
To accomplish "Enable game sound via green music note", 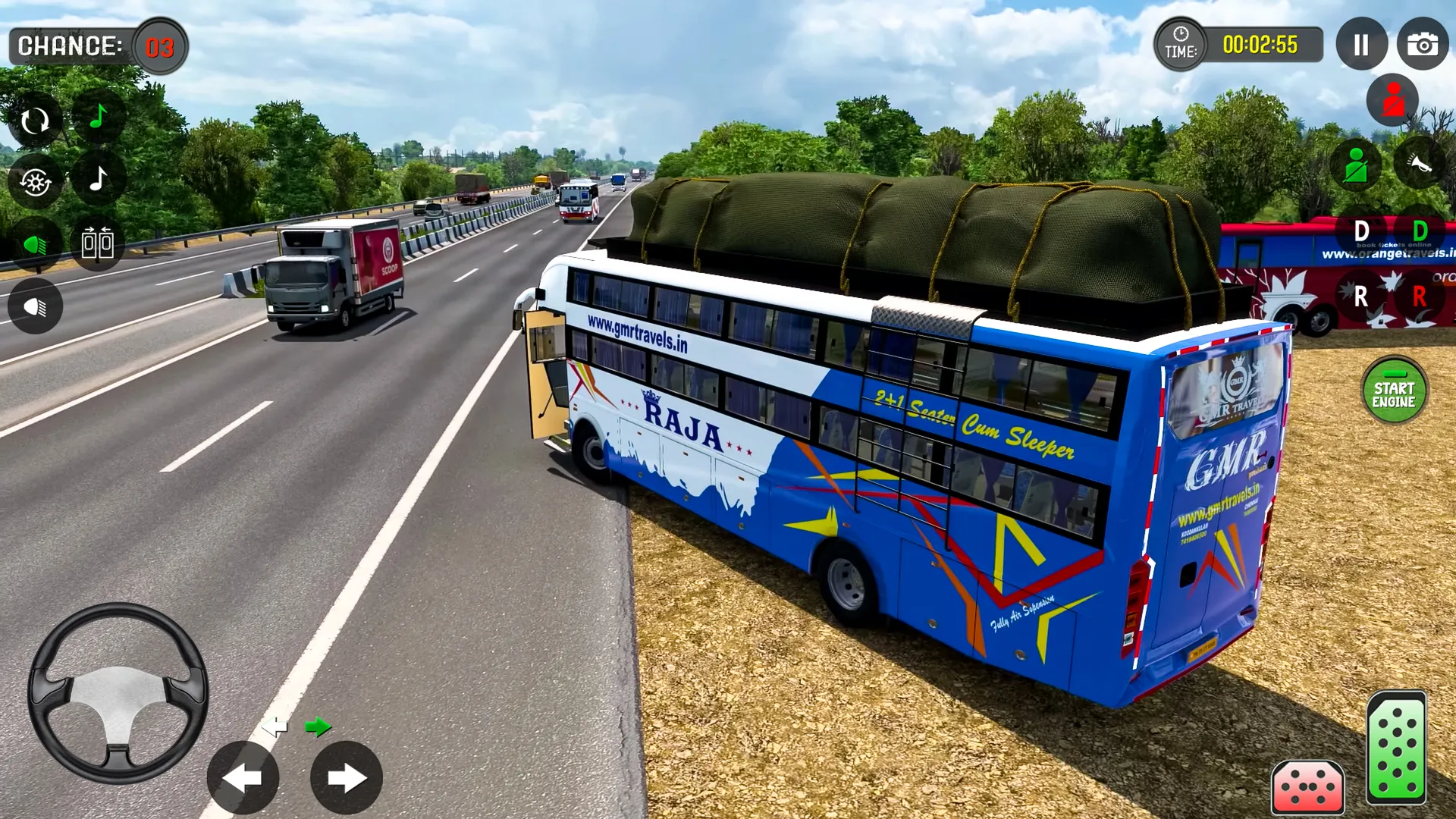I will [96, 118].
